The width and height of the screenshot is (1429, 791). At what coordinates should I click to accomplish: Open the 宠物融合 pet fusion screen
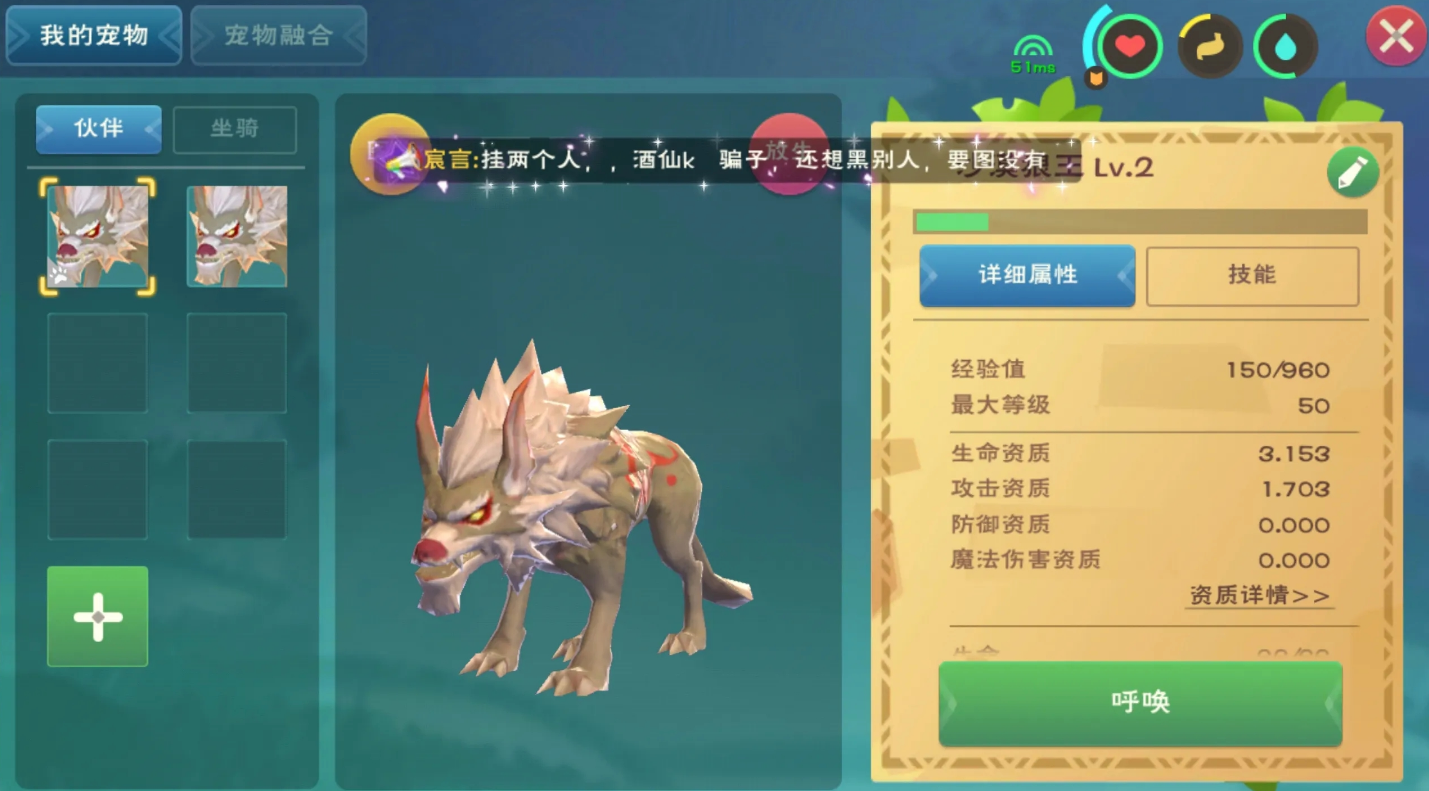[x=278, y=36]
